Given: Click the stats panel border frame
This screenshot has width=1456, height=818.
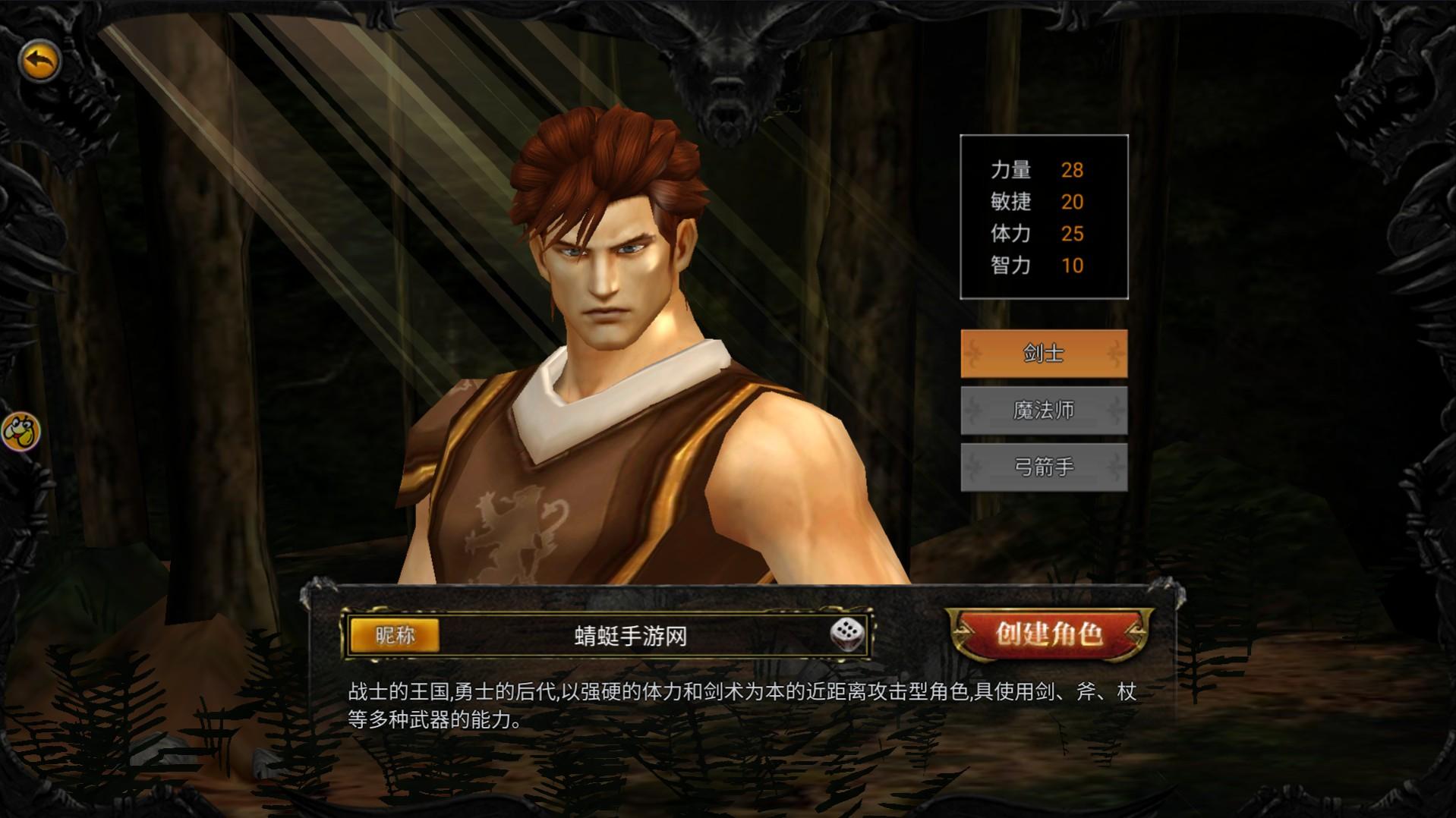Looking at the screenshot, I should (x=1044, y=134).
